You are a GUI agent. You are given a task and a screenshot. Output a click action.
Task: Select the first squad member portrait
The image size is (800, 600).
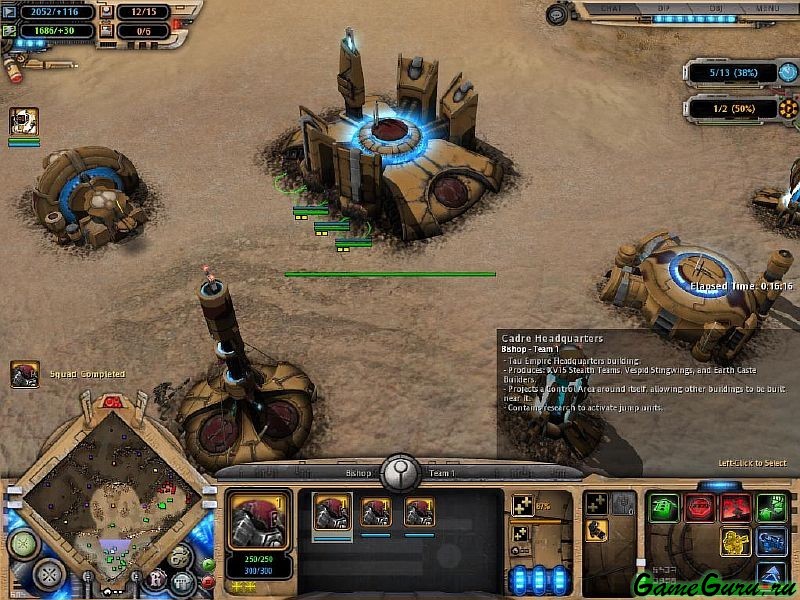[332, 513]
